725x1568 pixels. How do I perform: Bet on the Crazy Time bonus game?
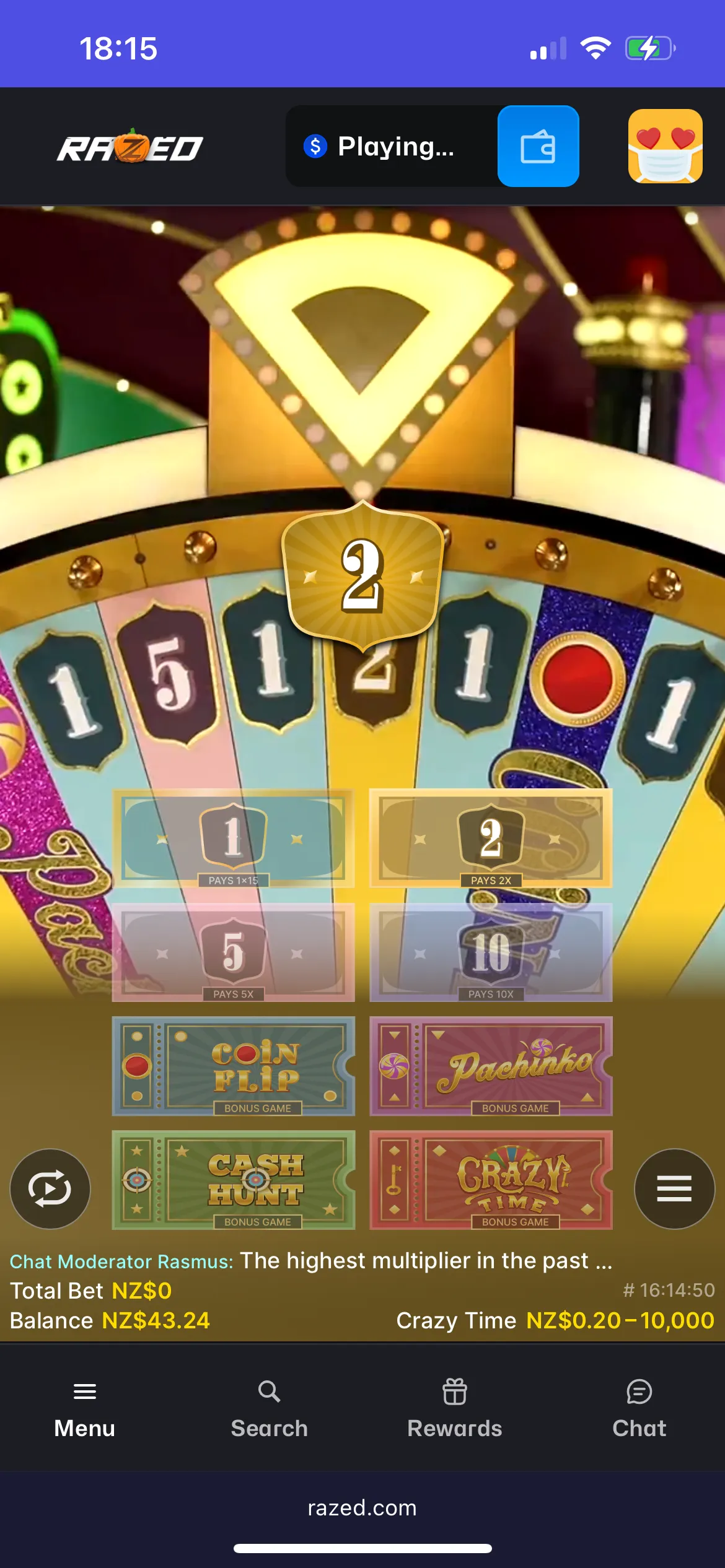pos(491,1180)
